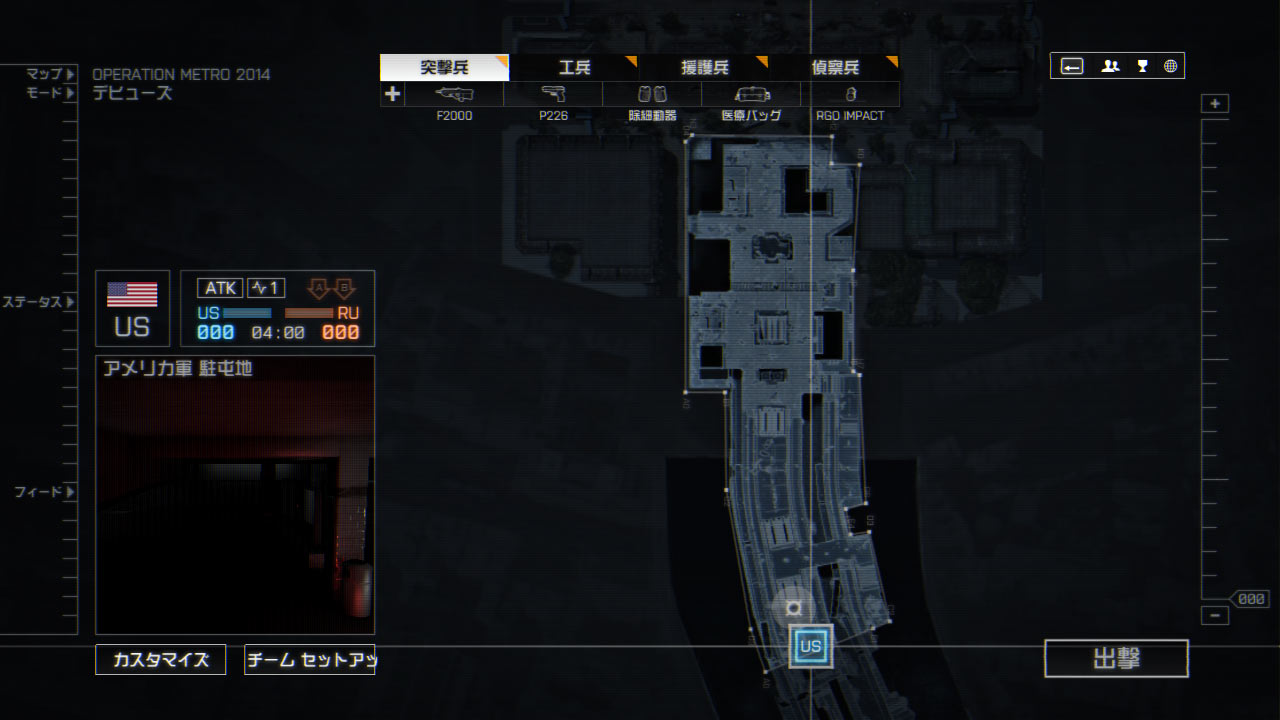
Task: Click the back arrow icon
Action: 1072,66
